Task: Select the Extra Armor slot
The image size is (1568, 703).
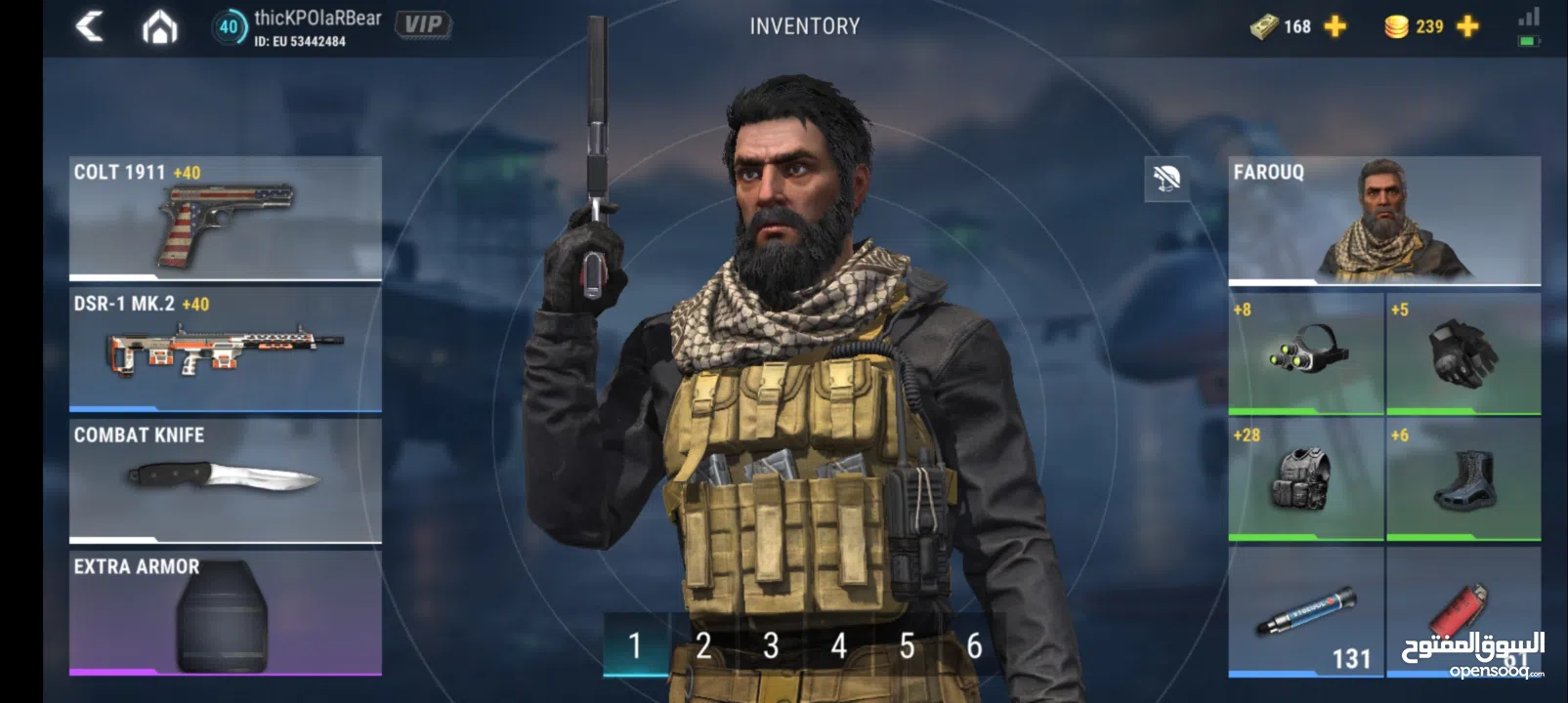Action: [x=225, y=612]
